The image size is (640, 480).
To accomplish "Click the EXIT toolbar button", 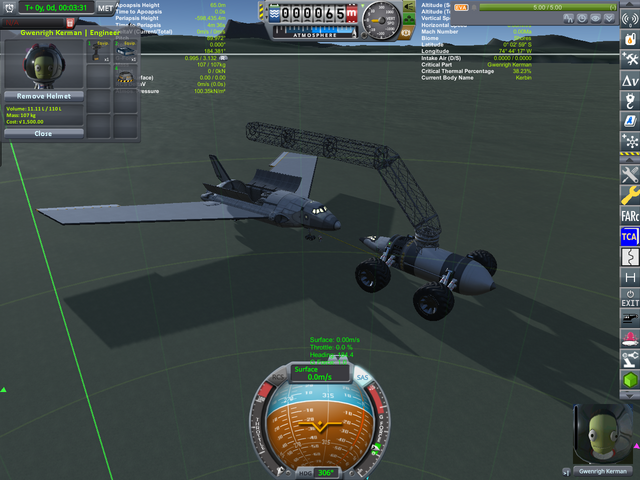I will pyautogui.click(x=630, y=297).
